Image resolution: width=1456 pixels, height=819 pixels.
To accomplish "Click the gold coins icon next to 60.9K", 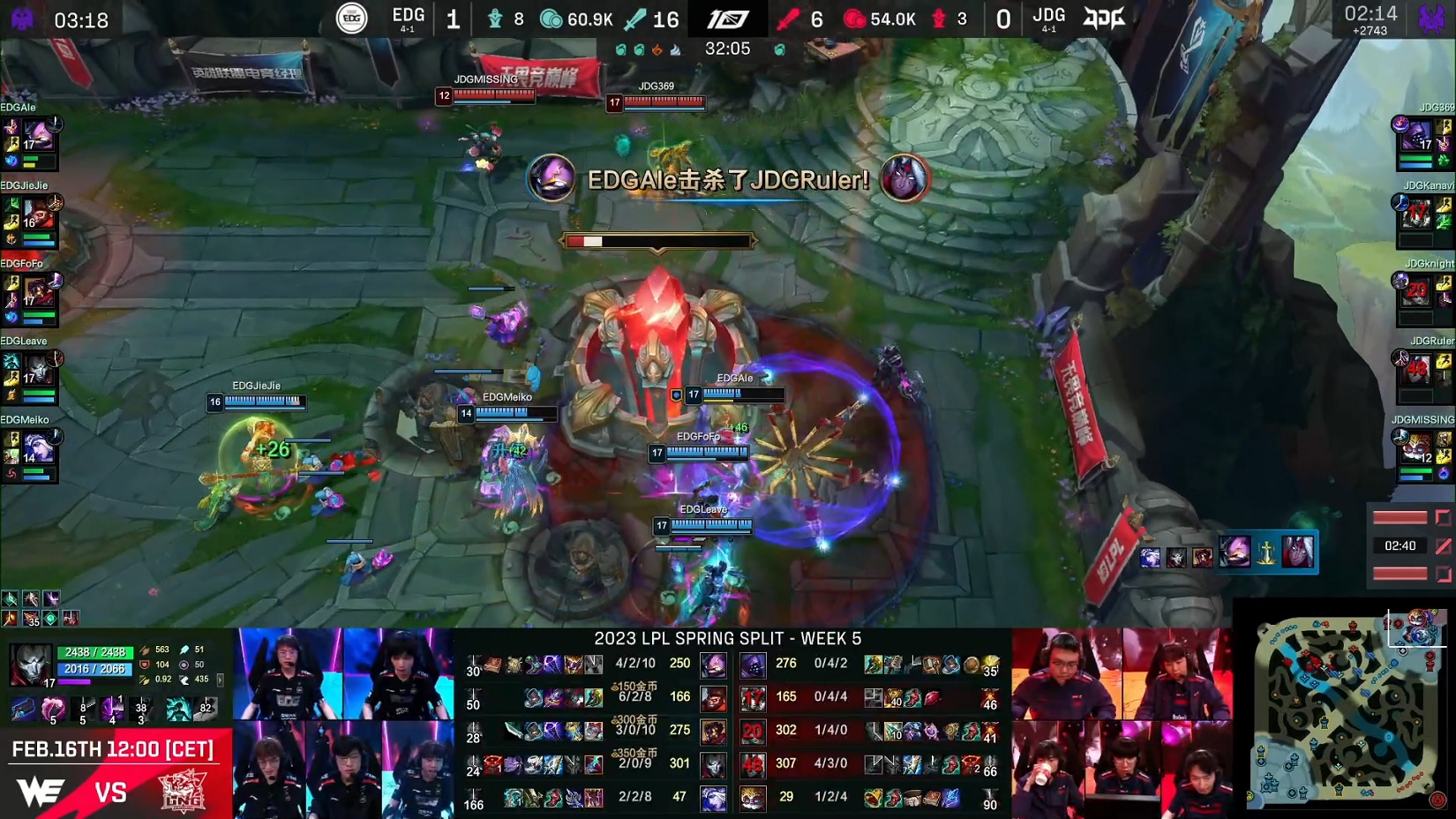I will click(x=552, y=18).
